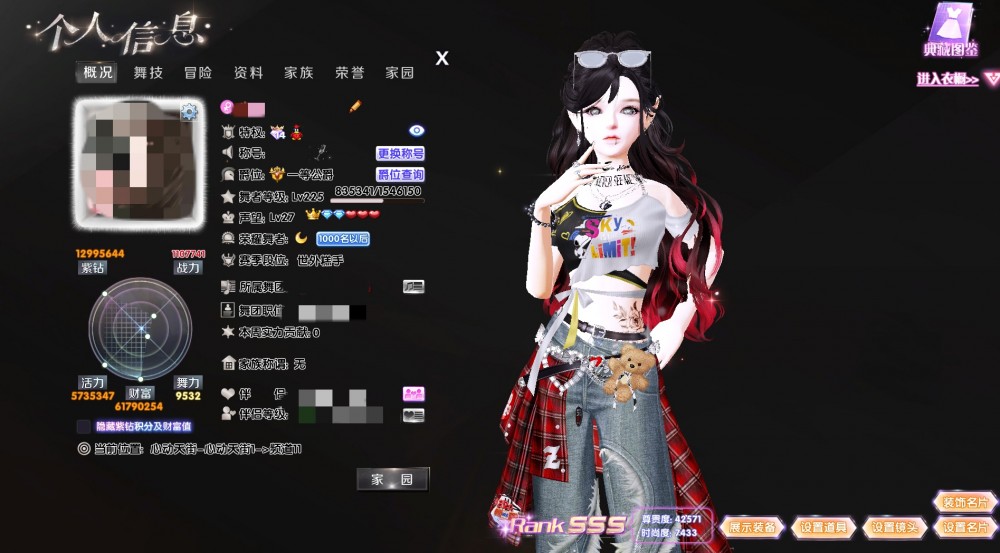Open the 荣誉 tab
Screen dimensions: 1000x553
(349, 73)
